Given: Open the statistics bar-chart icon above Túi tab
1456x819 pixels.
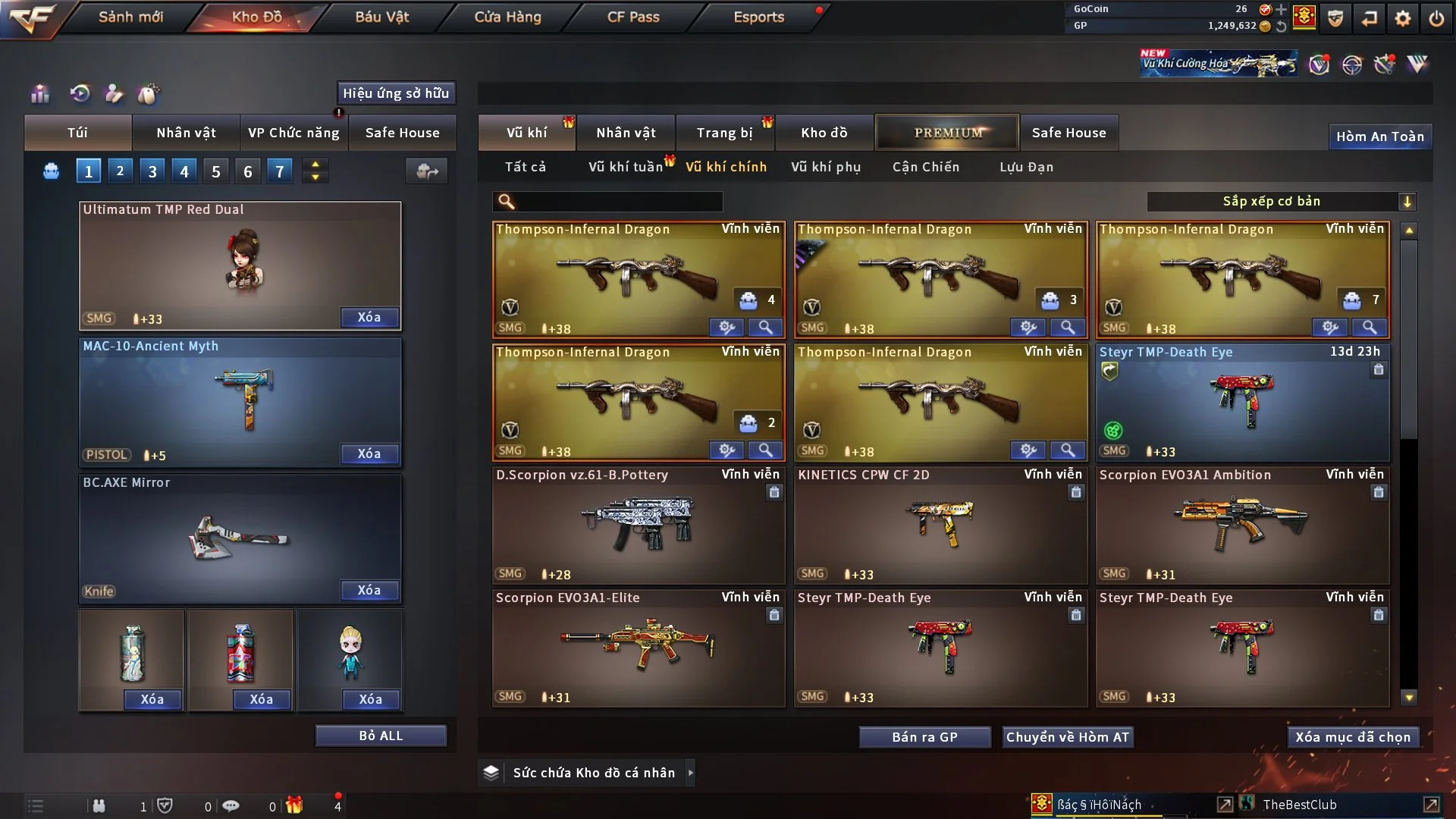Looking at the screenshot, I should click(x=39, y=94).
